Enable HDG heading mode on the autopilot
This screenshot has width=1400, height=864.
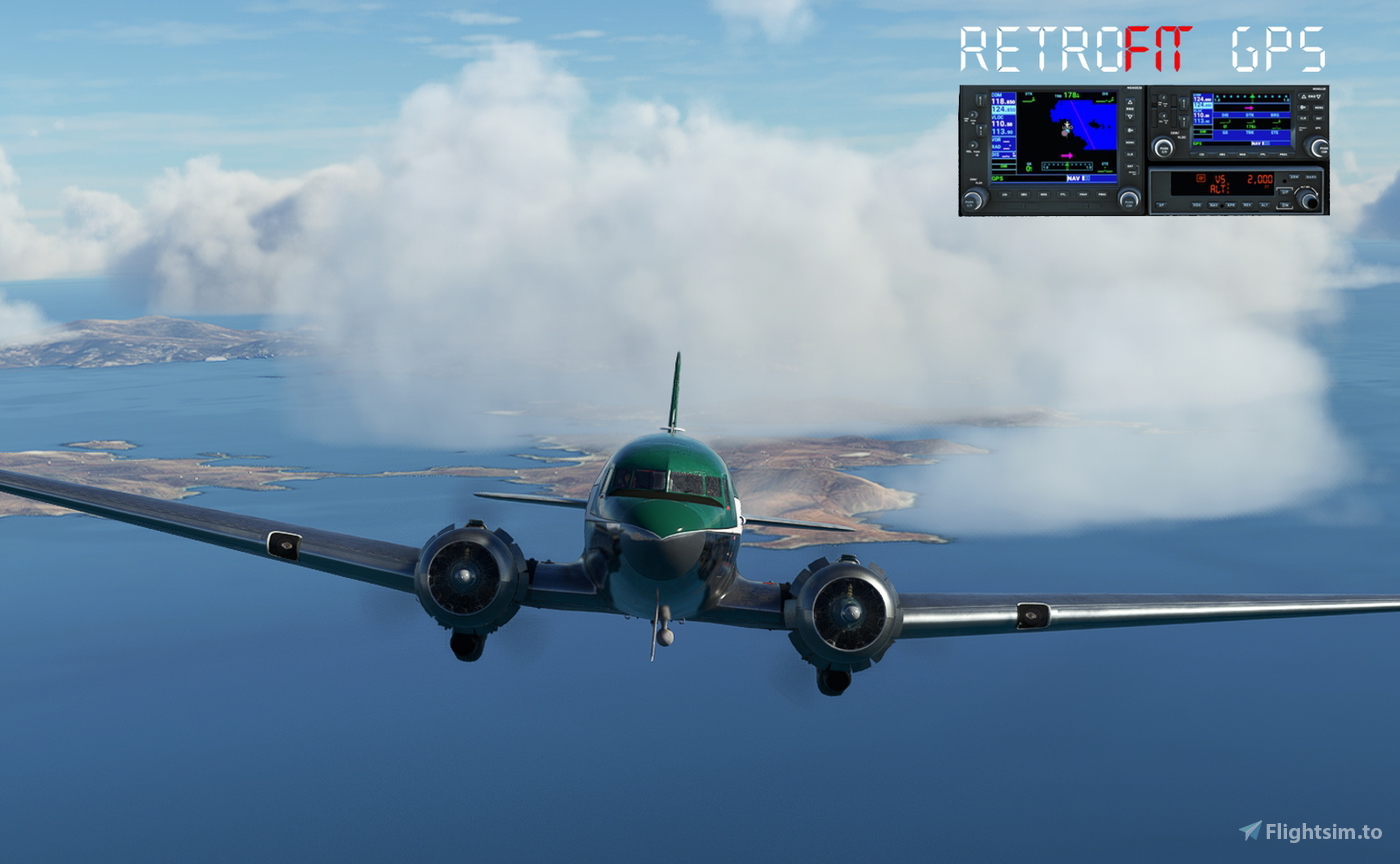point(1196,204)
